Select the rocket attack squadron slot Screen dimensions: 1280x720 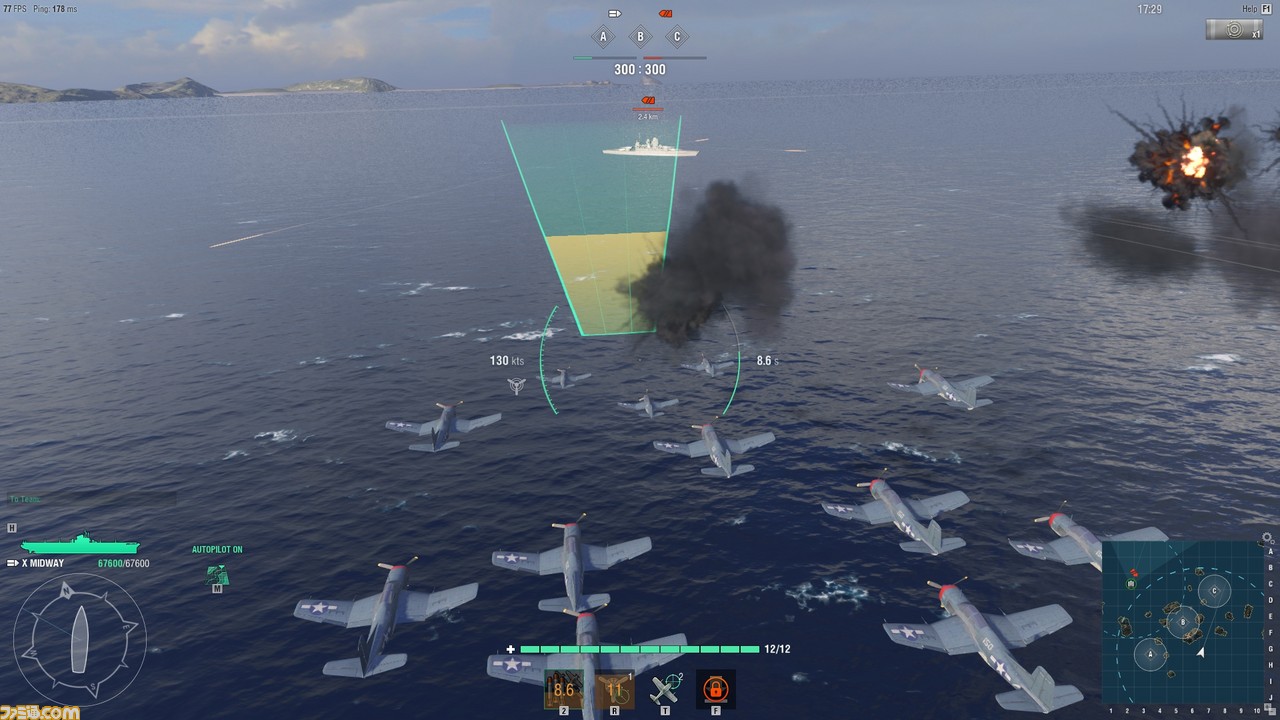pos(564,689)
